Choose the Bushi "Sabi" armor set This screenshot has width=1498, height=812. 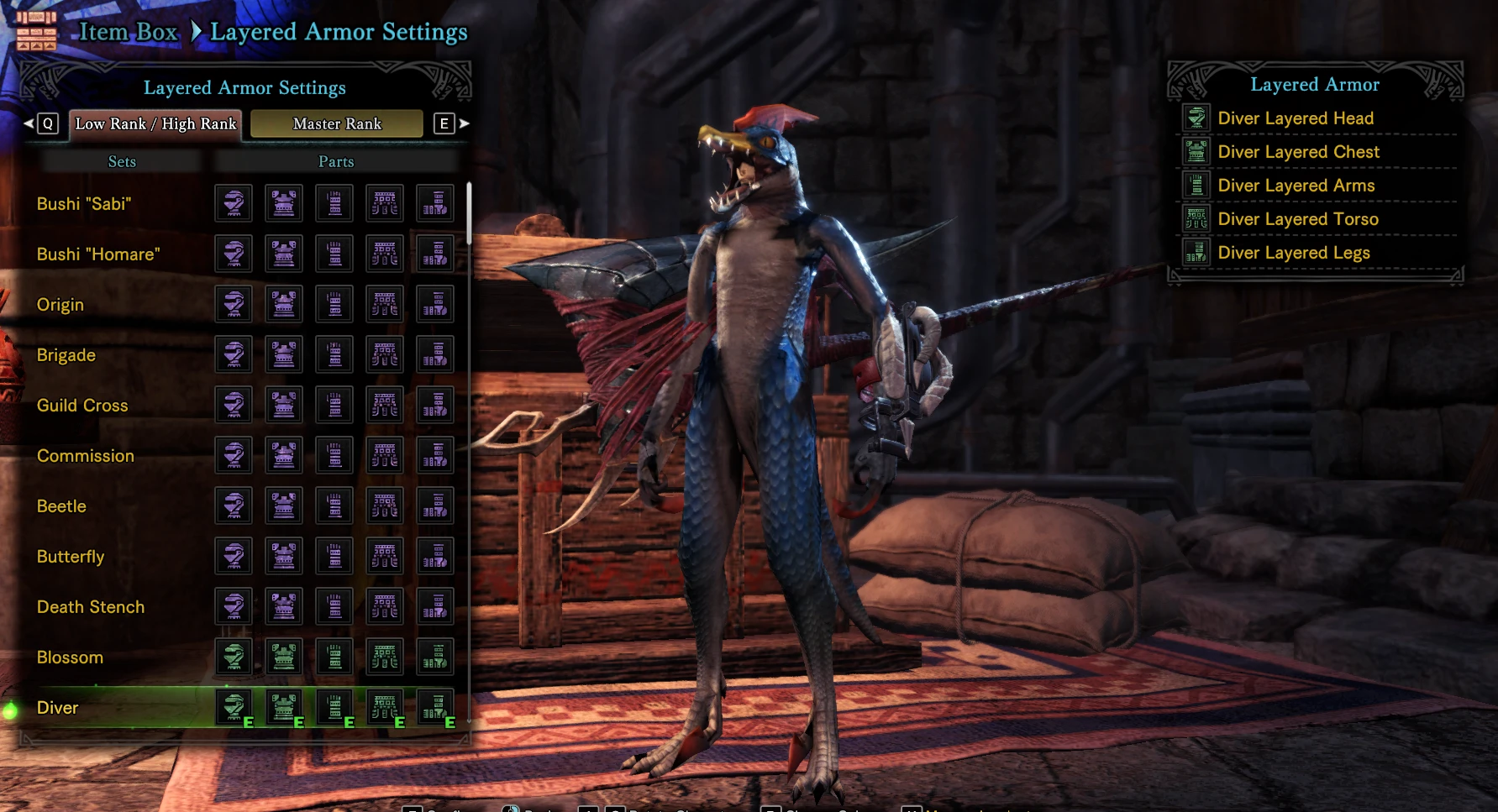[x=84, y=204]
